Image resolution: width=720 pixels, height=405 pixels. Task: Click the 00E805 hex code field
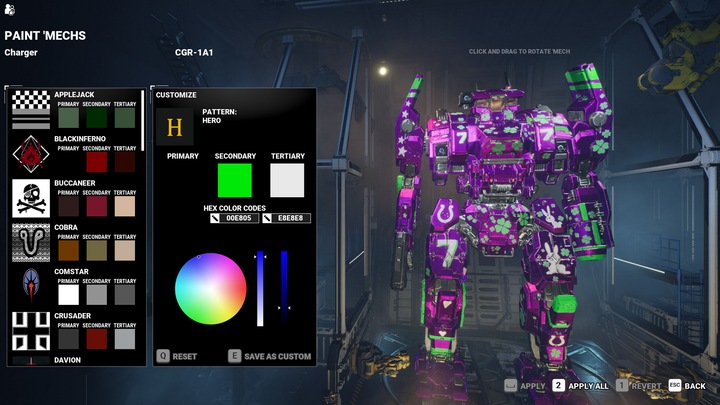click(241, 218)
